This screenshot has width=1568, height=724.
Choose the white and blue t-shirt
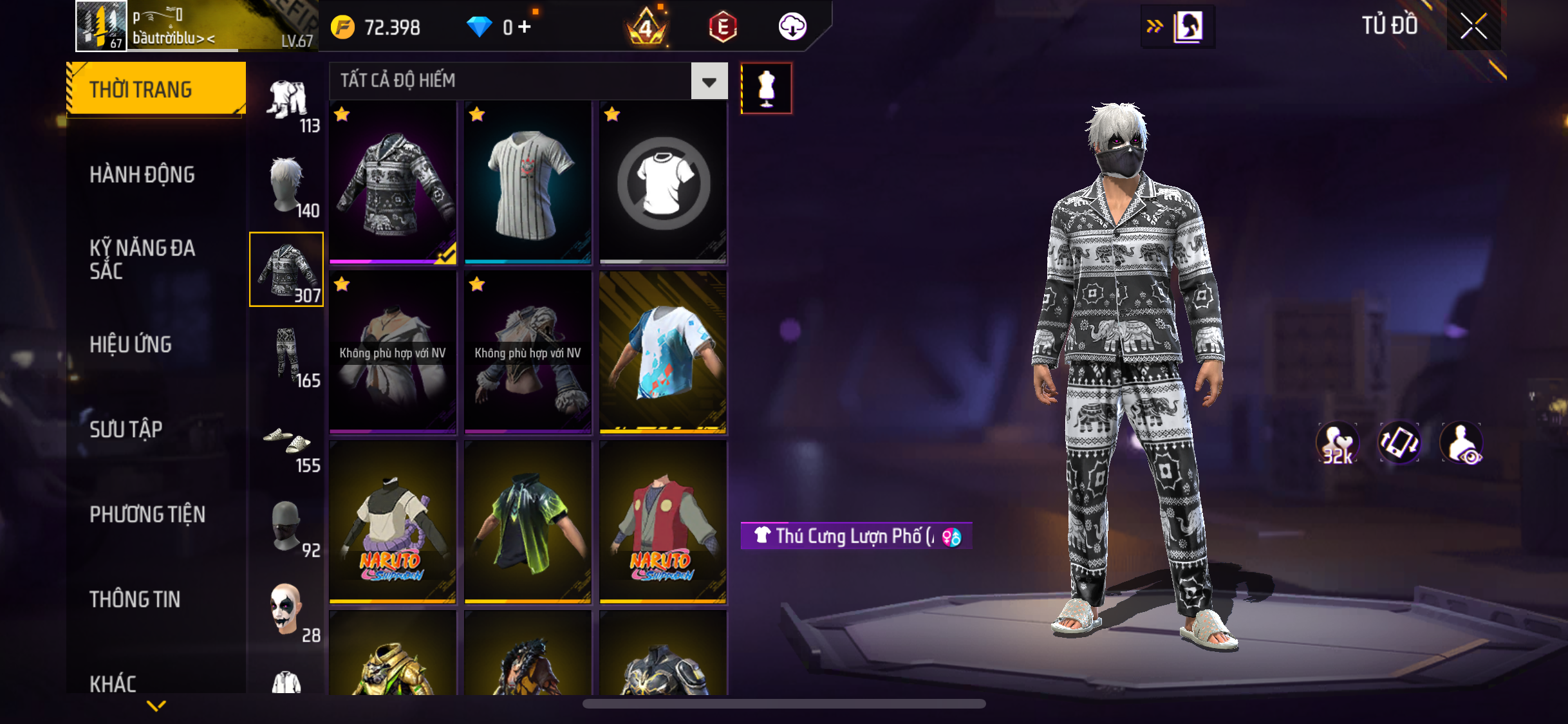click(x=663, y=353)
